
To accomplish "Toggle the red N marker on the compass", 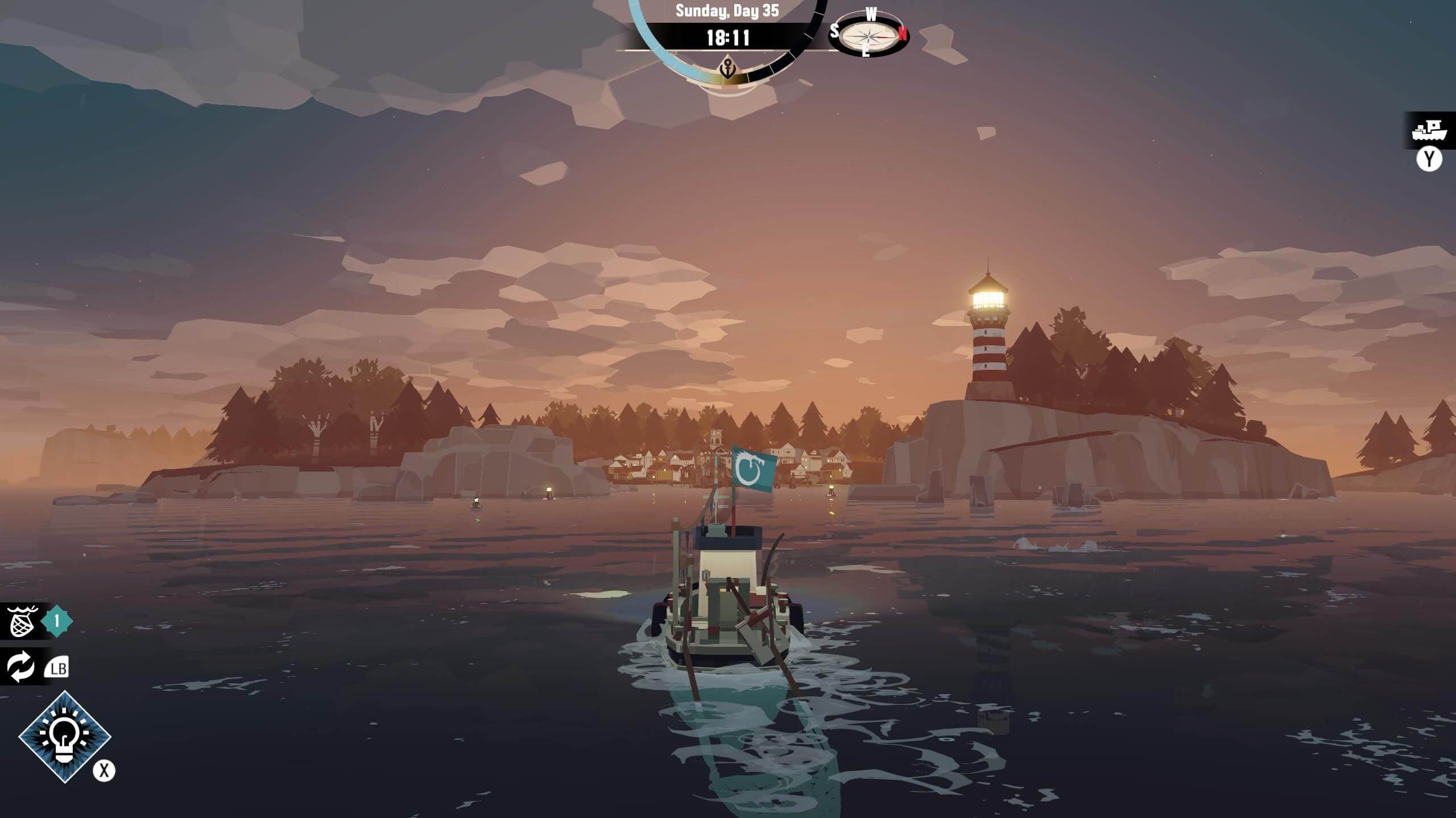I will pos(902,33).
